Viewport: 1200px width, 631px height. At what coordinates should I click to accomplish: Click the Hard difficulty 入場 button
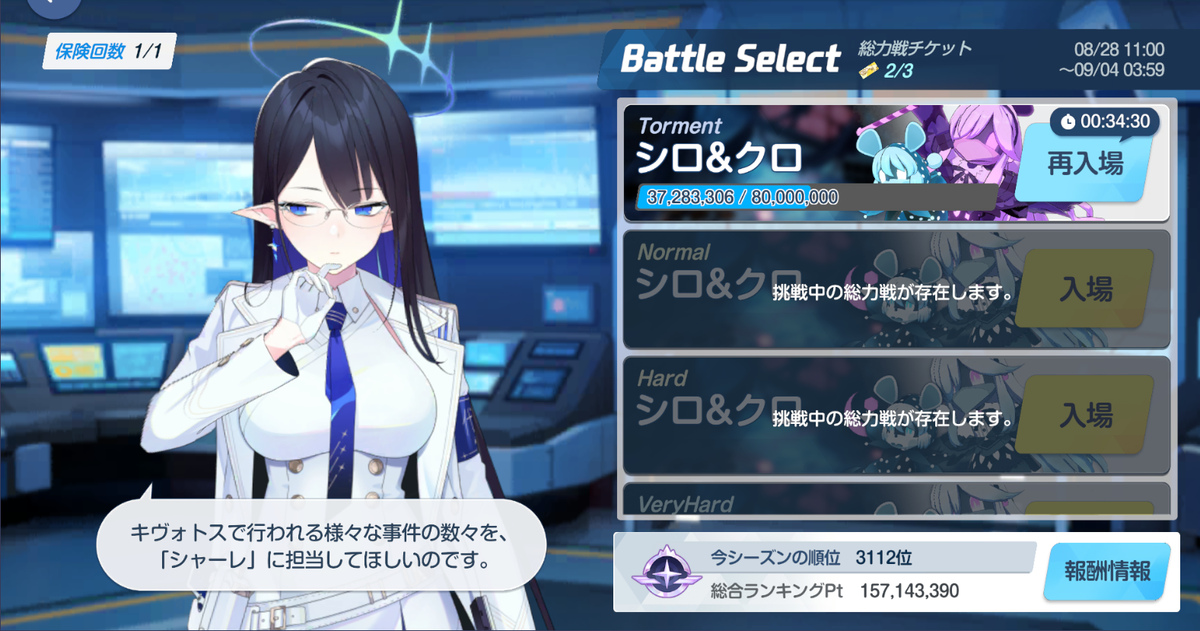[x=1085, y=414]
